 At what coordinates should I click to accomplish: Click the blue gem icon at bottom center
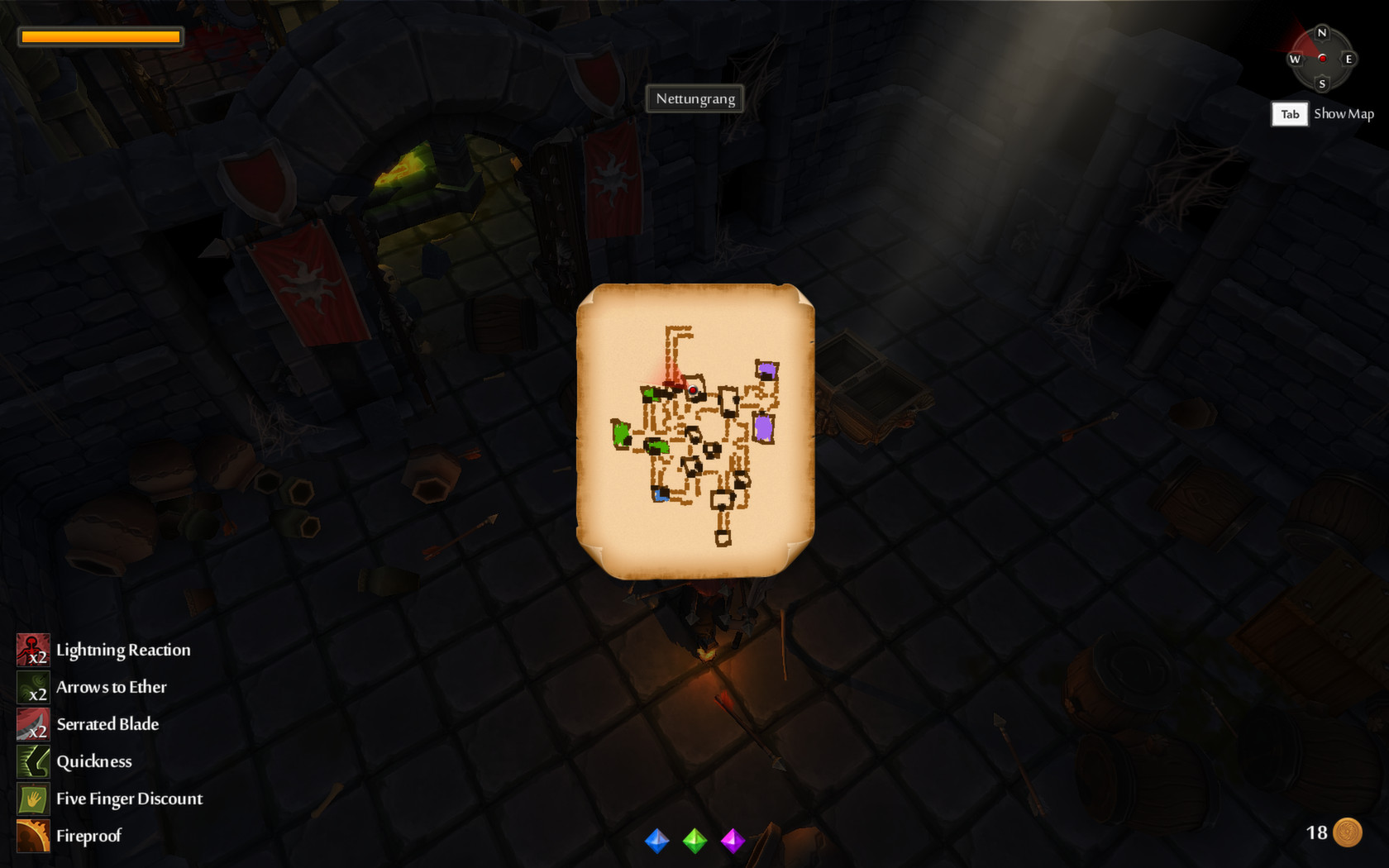pos(656,841)
